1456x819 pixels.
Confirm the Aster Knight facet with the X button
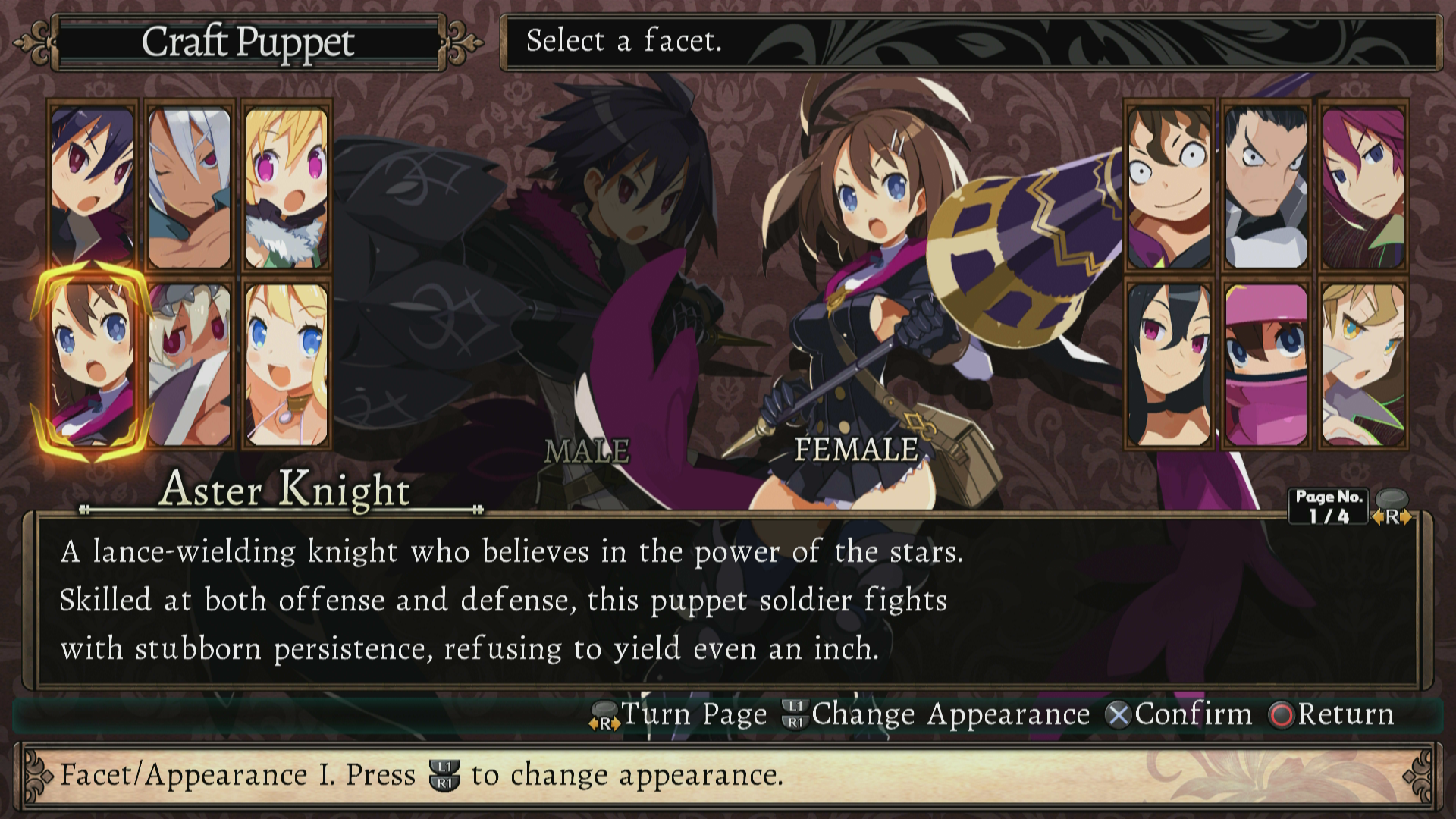[x=1123, y=714]
